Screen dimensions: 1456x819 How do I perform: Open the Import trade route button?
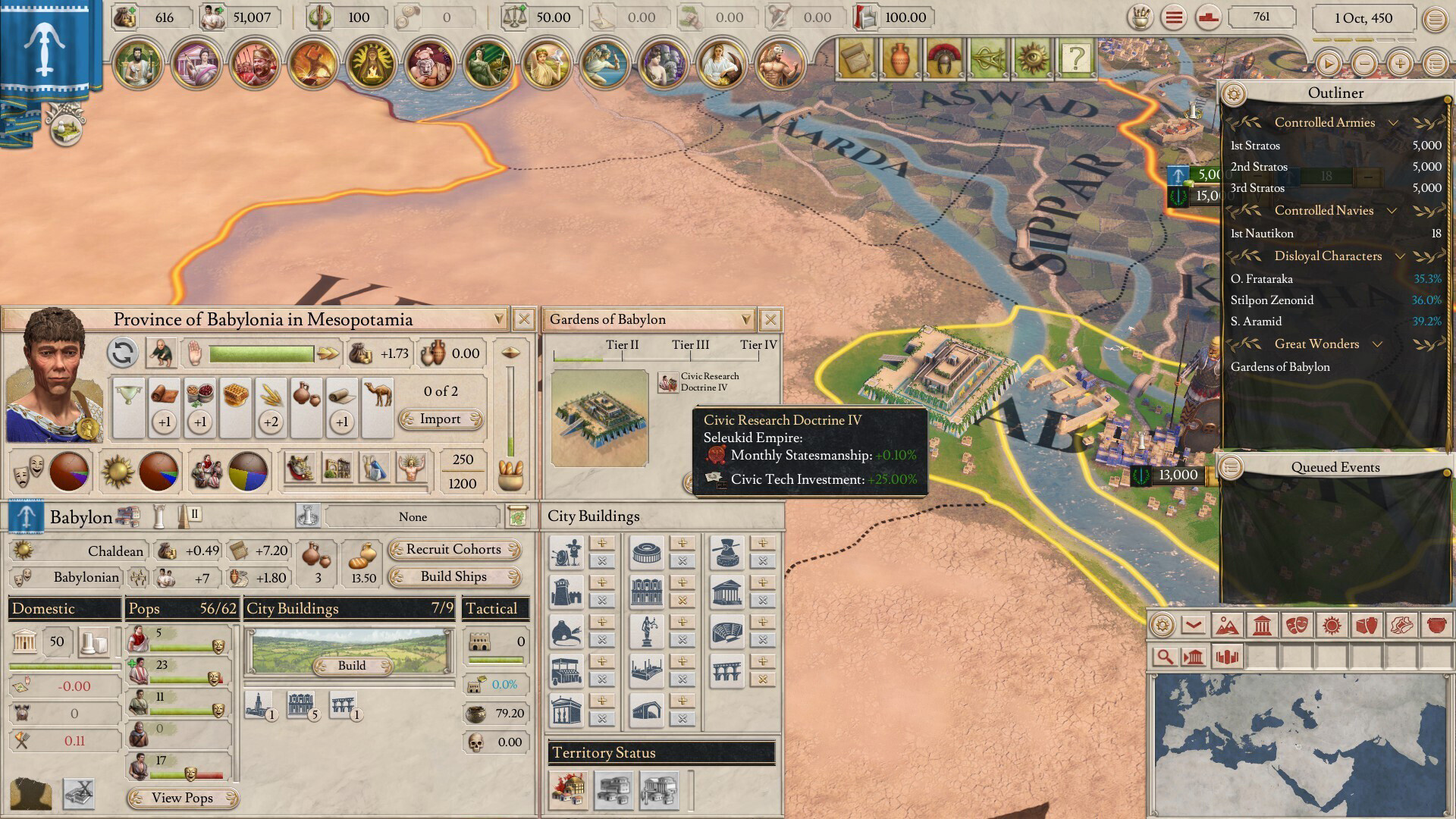pos(441,419)
